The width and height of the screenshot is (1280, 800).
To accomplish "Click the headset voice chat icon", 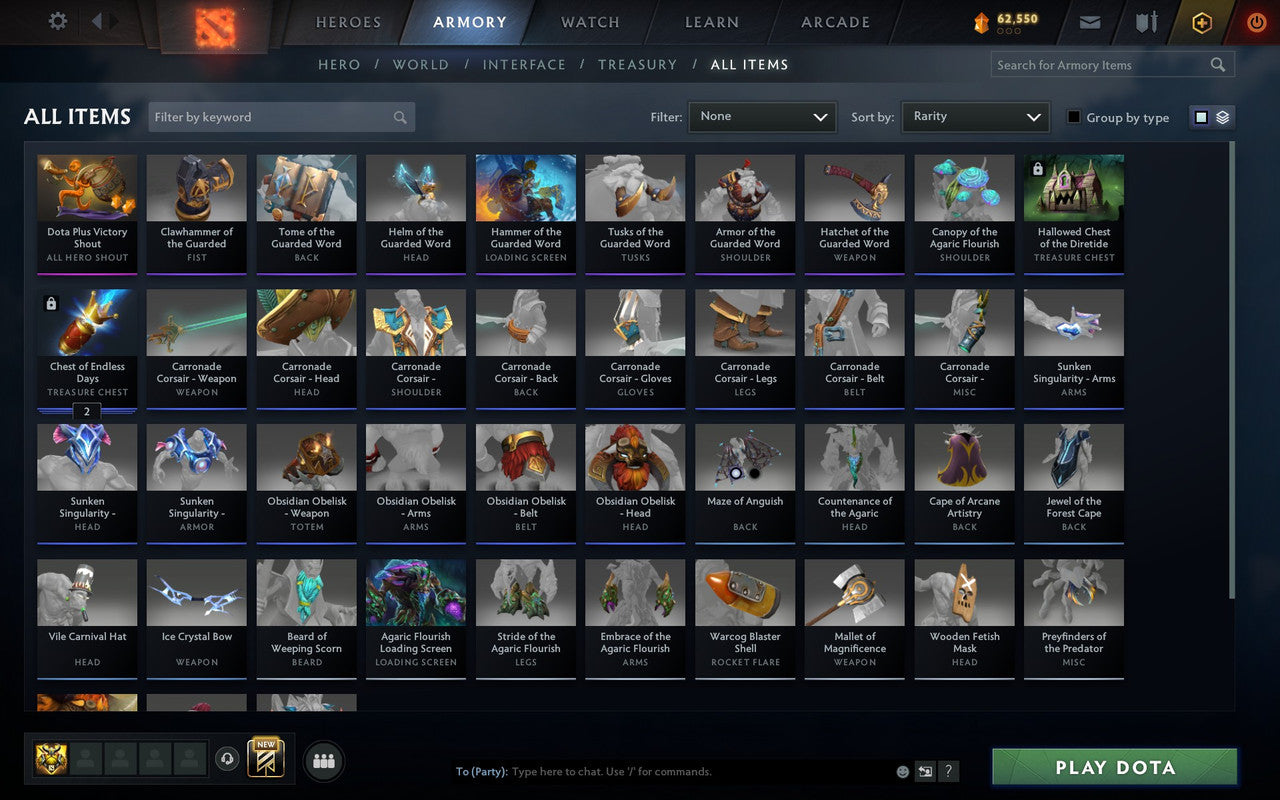I will [227, 760].
